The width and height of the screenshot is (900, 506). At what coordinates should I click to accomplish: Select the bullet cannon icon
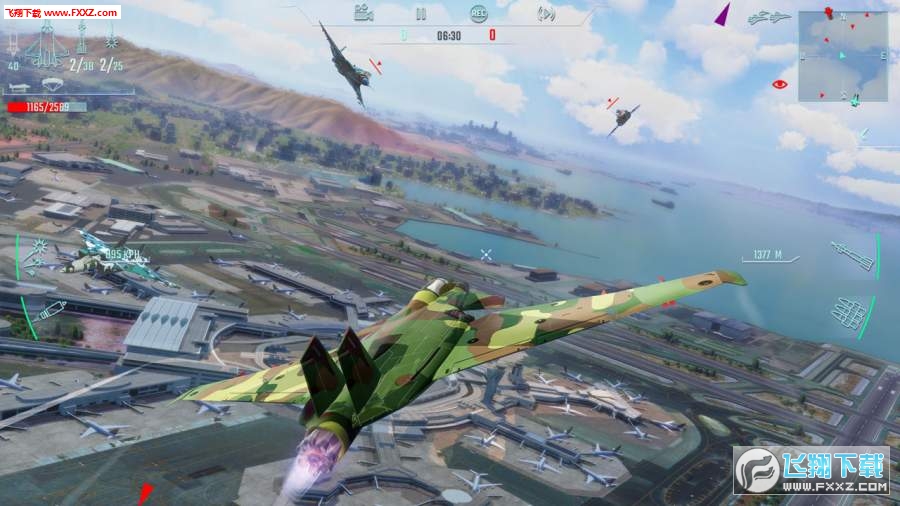(x=50, y=310)
